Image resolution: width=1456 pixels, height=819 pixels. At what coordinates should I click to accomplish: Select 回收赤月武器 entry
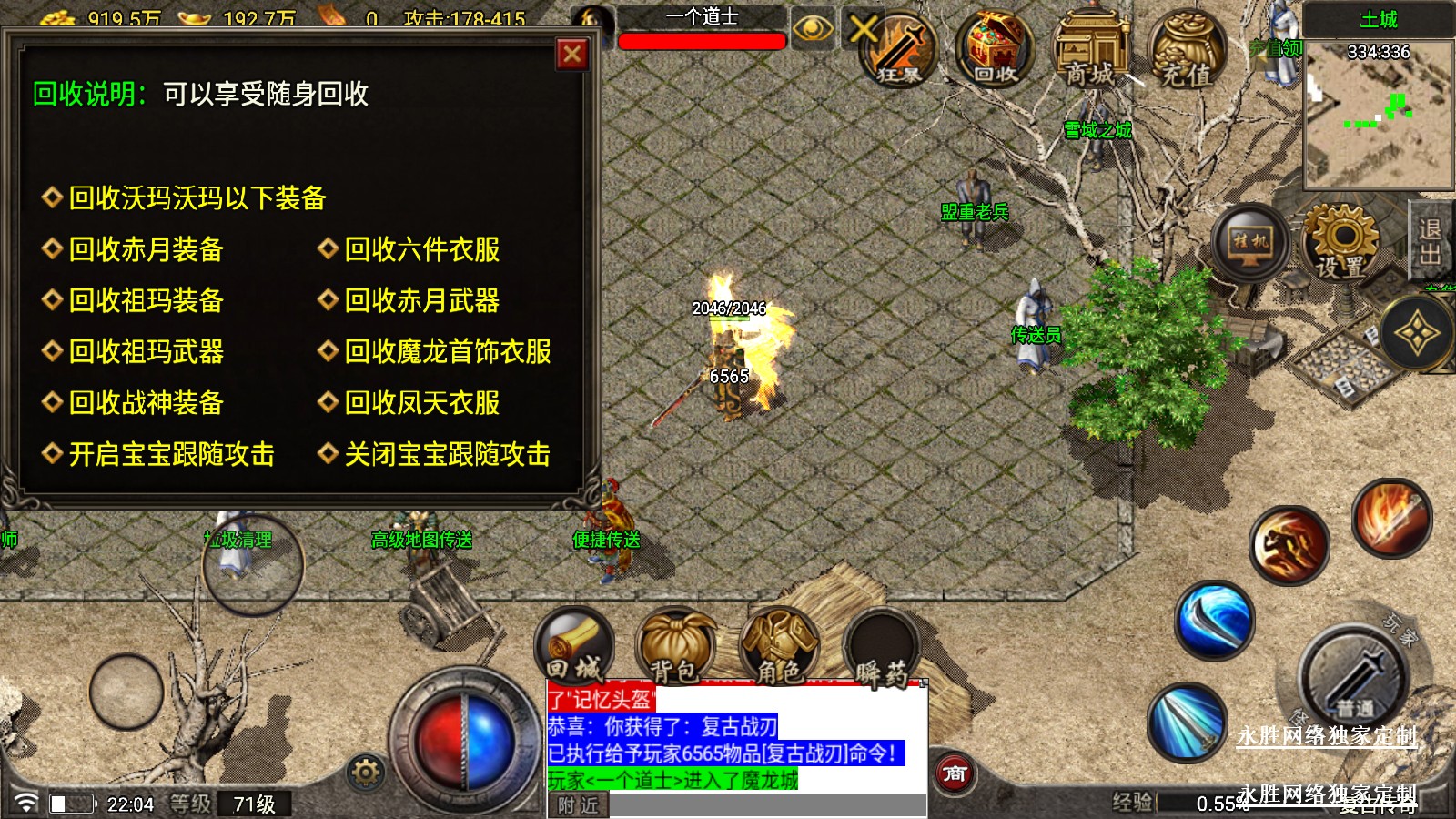[421, 300]
